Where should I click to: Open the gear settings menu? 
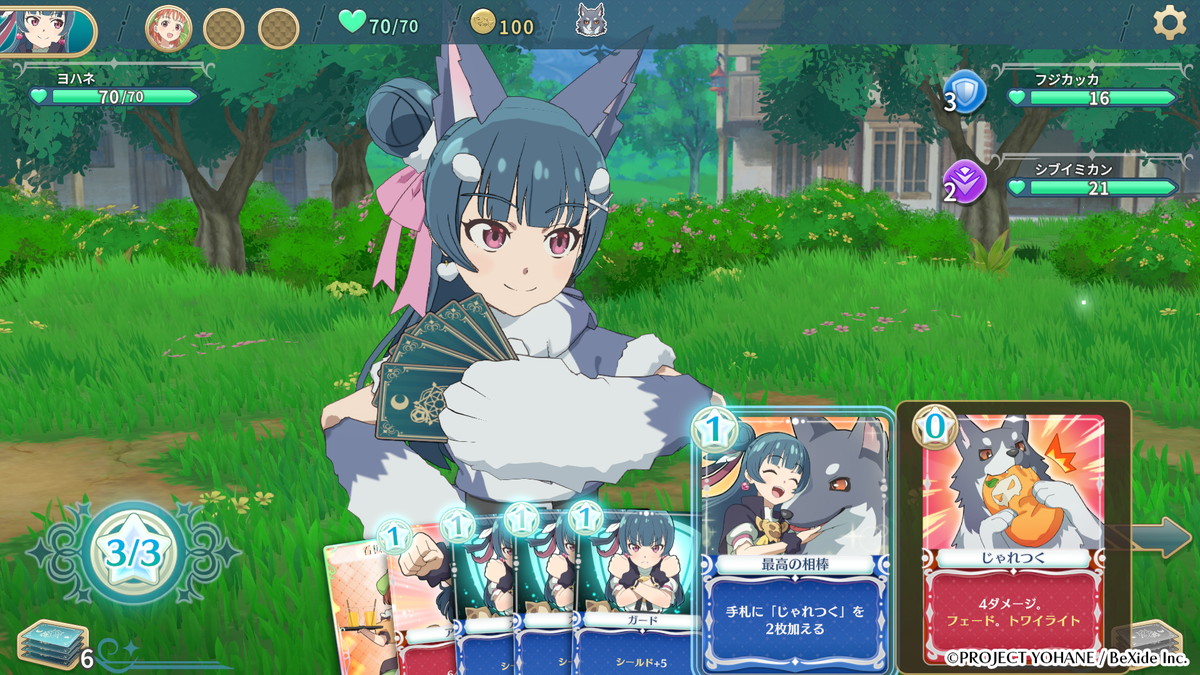click(1169, 22)
